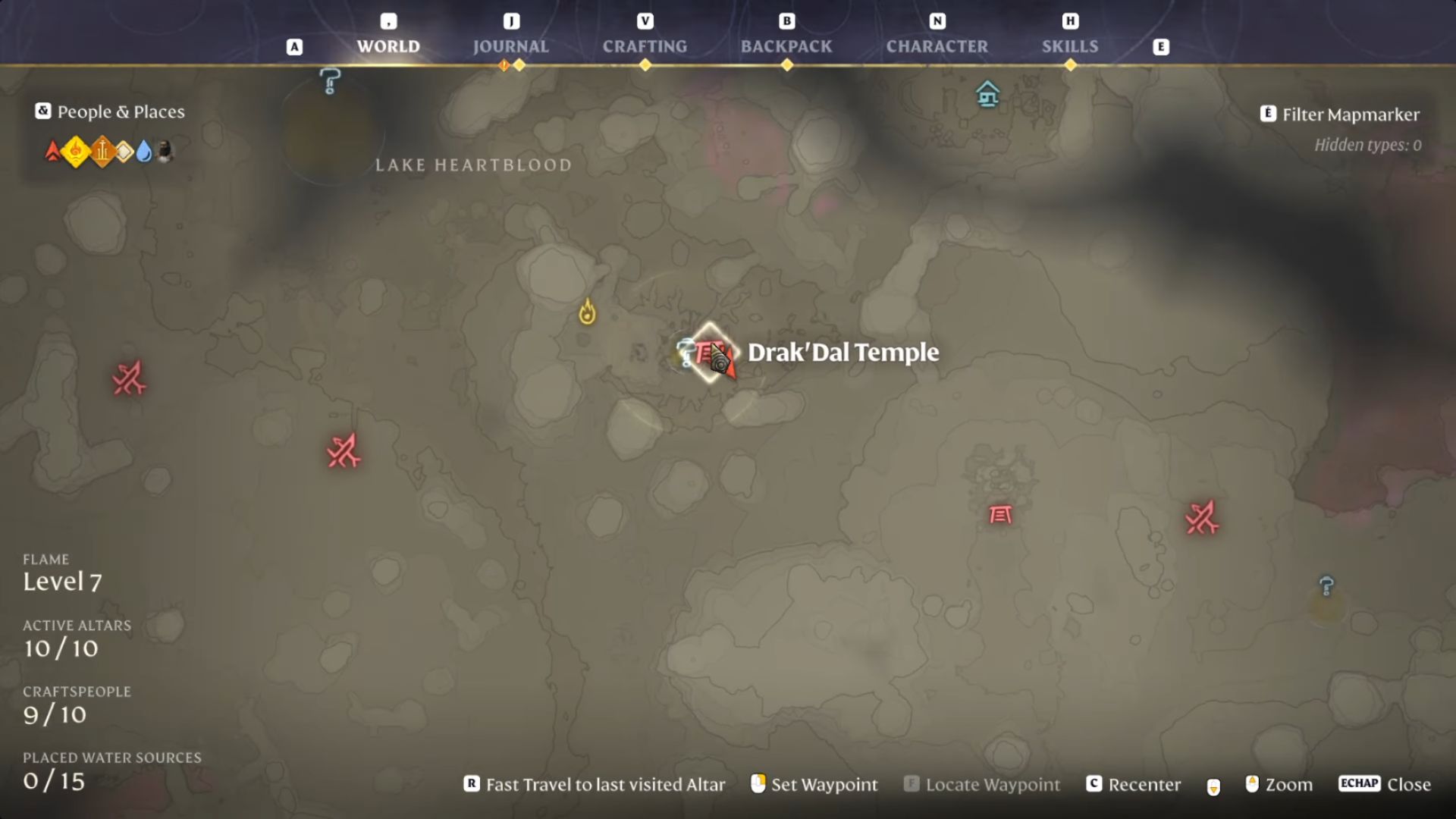1456x819 pixels.
Task: Open the Crafting menu
Action: 645,46
